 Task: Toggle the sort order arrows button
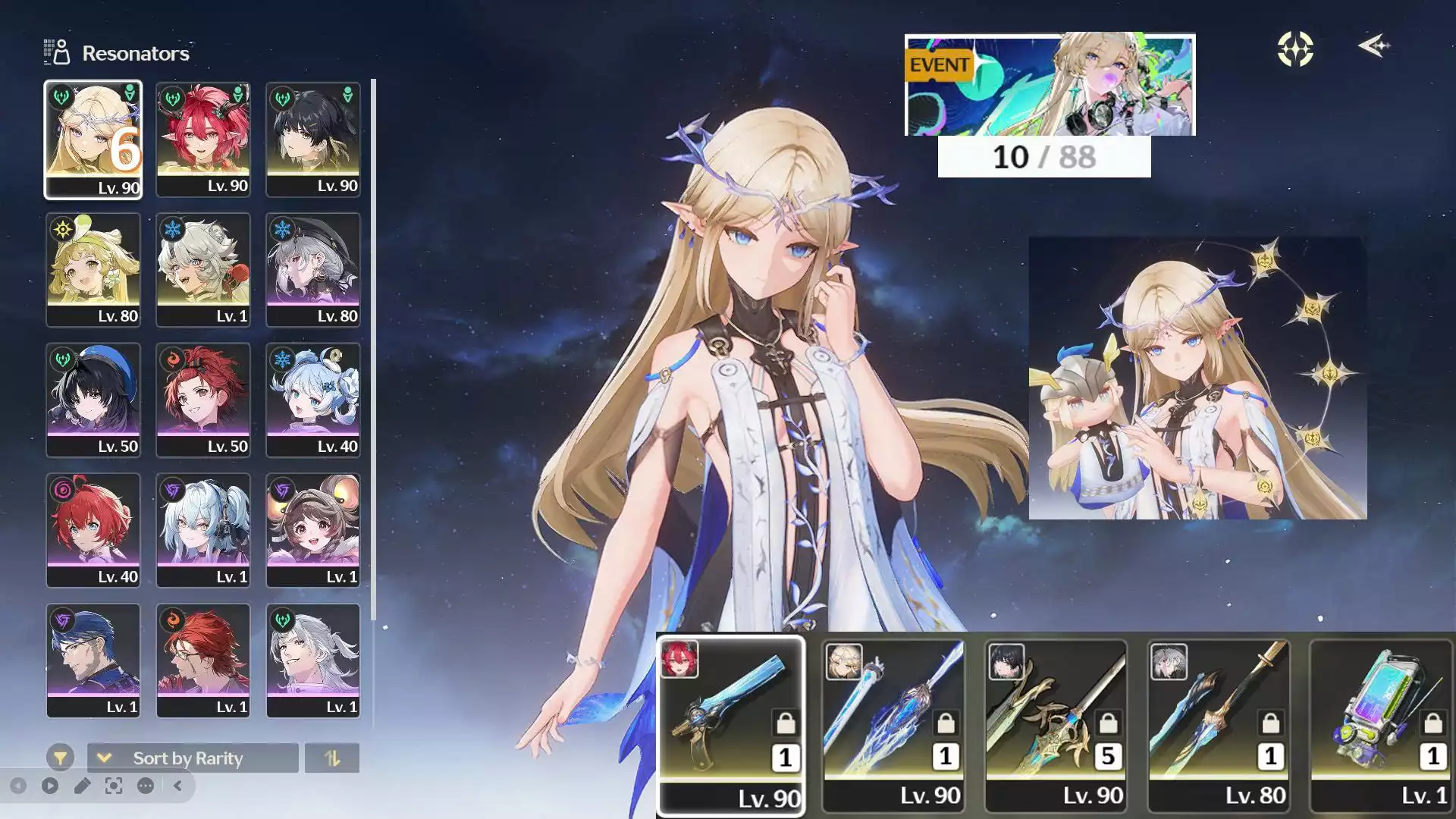coord(331,758)
